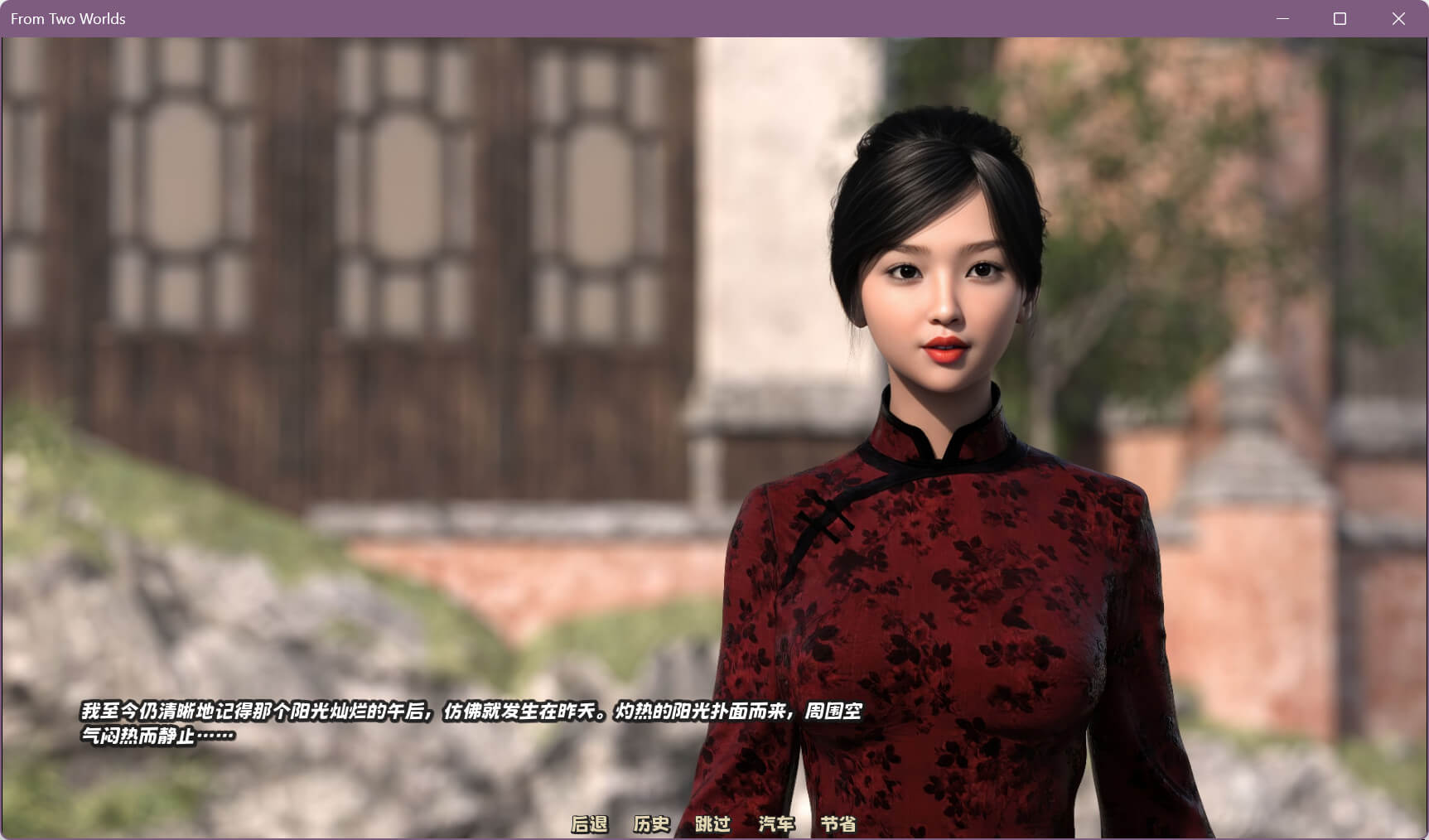Image resolution: width=1429 pixels, height=840 pixels.
Task: Open the 节省 (Save) menu
Action: click(838, 823)
